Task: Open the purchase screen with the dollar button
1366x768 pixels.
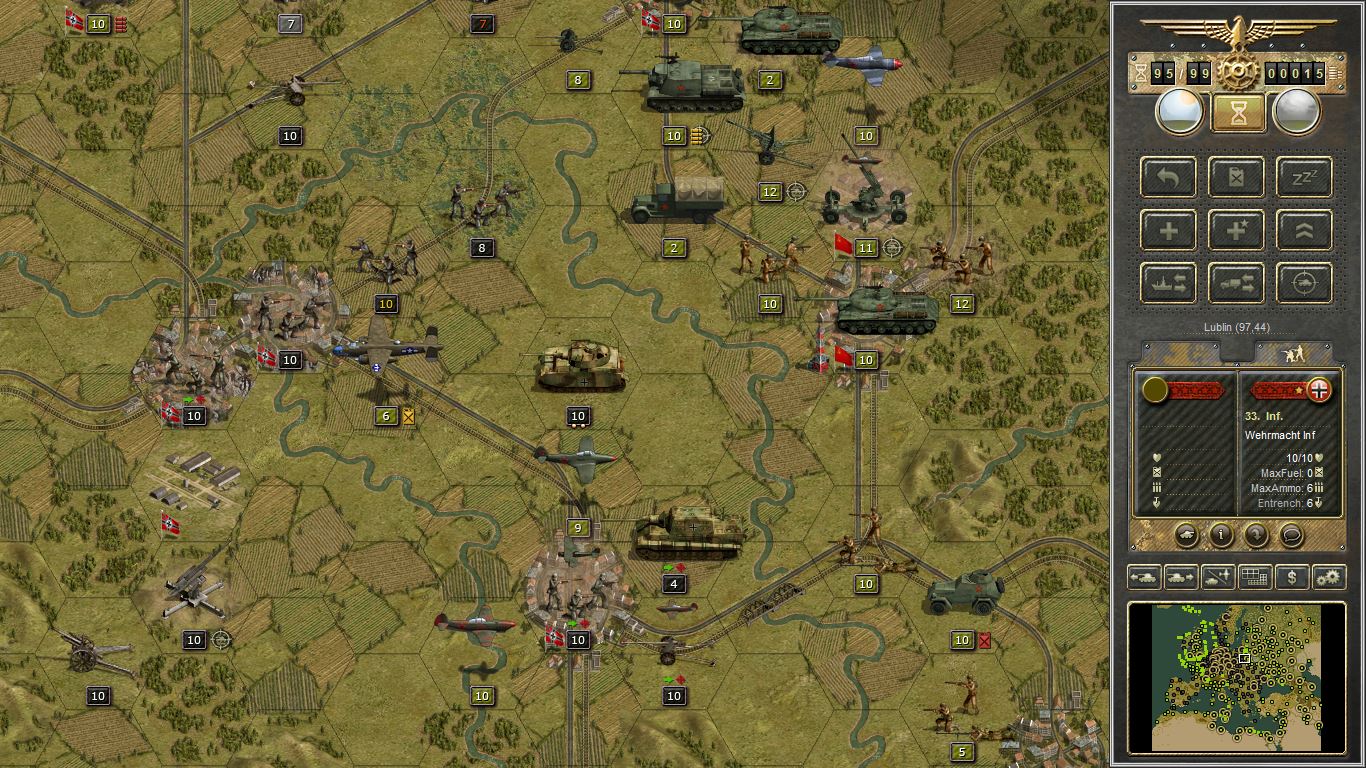Action: (x=1292, y=577)
